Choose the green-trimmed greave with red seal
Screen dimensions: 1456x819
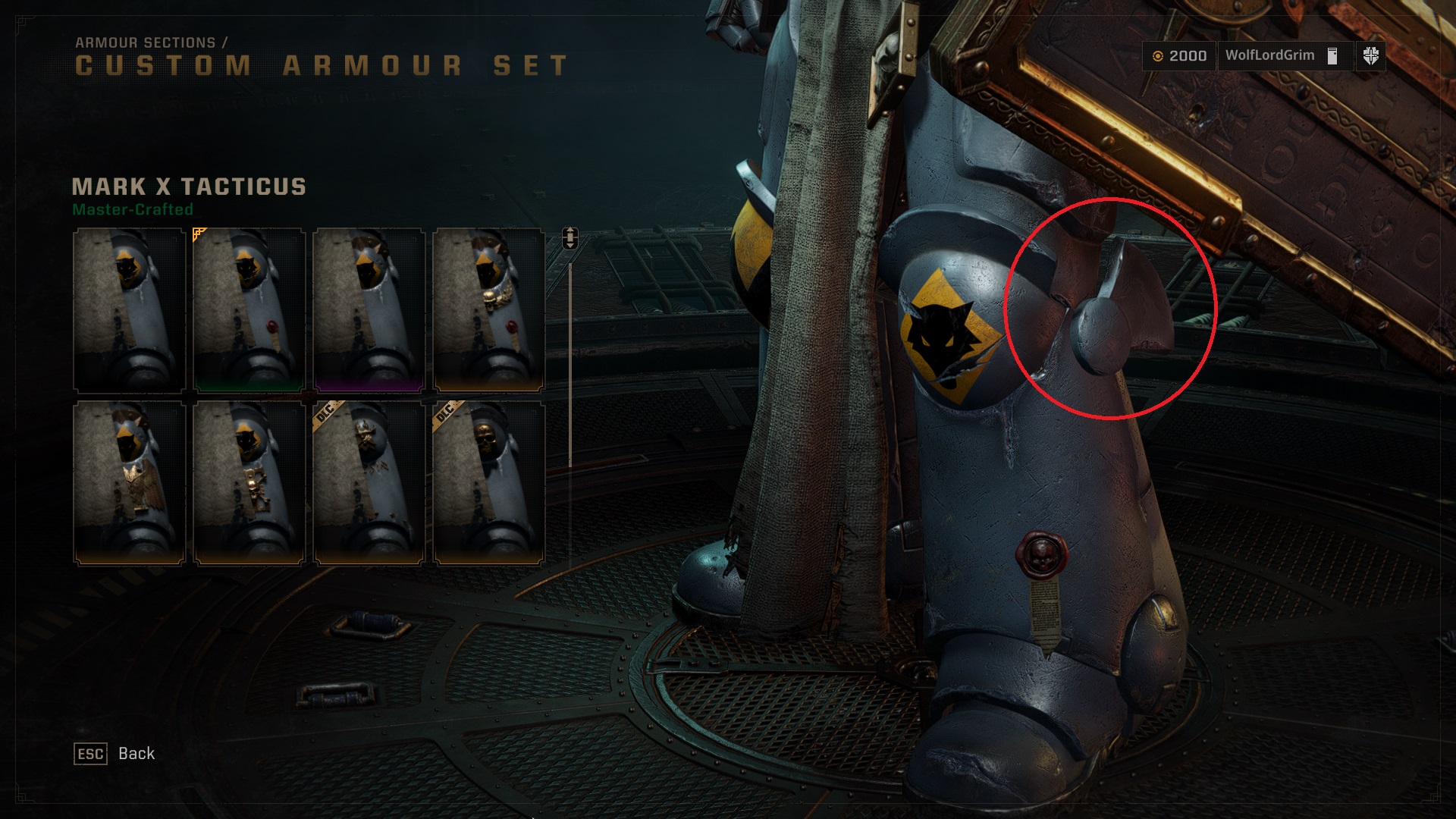coord(249,310)
